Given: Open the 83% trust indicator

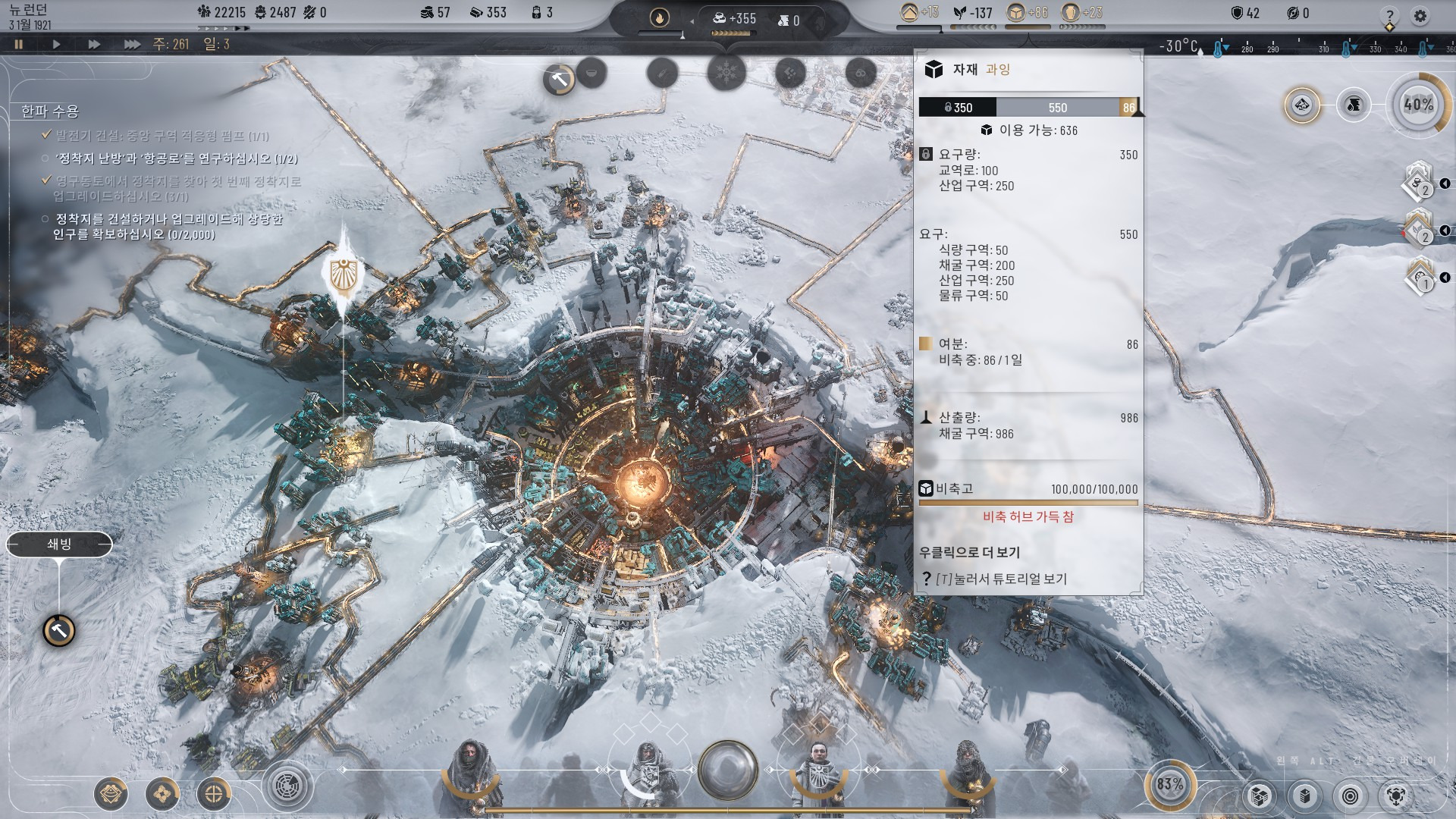Looking at the screenshot, I should (1169, 784).
